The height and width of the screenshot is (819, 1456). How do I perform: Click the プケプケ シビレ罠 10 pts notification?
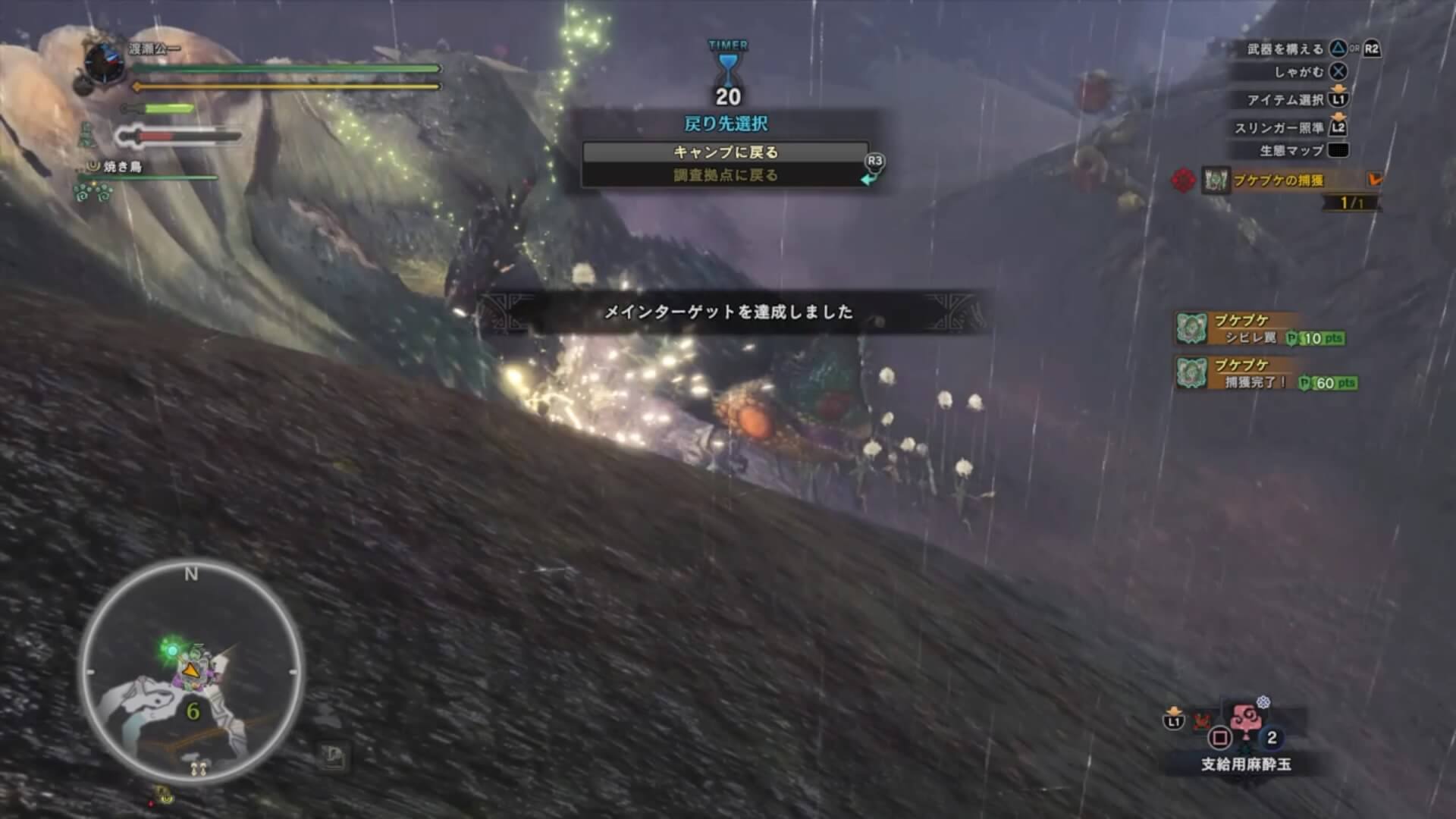pyautogui.click(x=1259, y=329)
